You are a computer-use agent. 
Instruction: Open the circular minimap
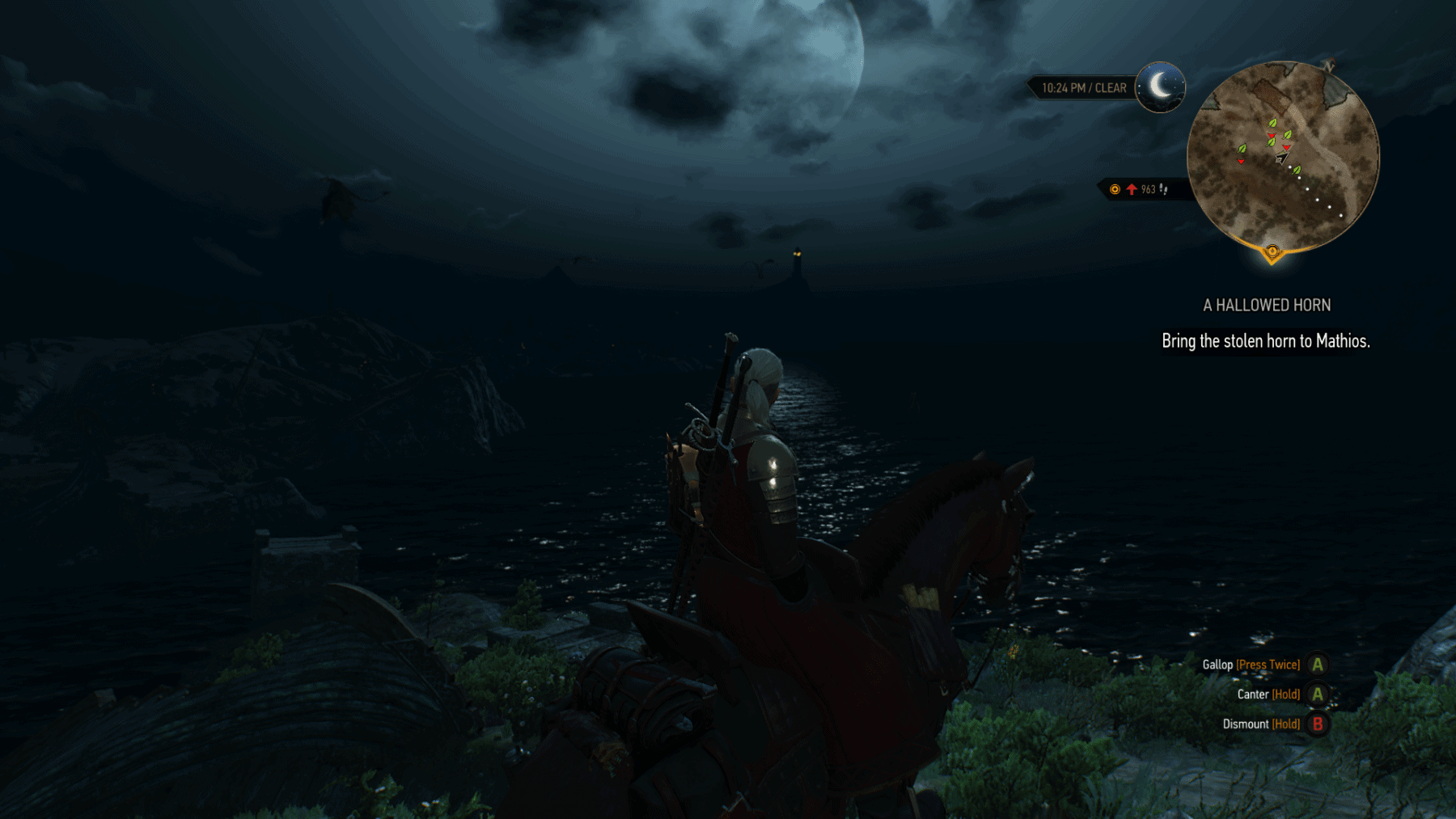1283,157
